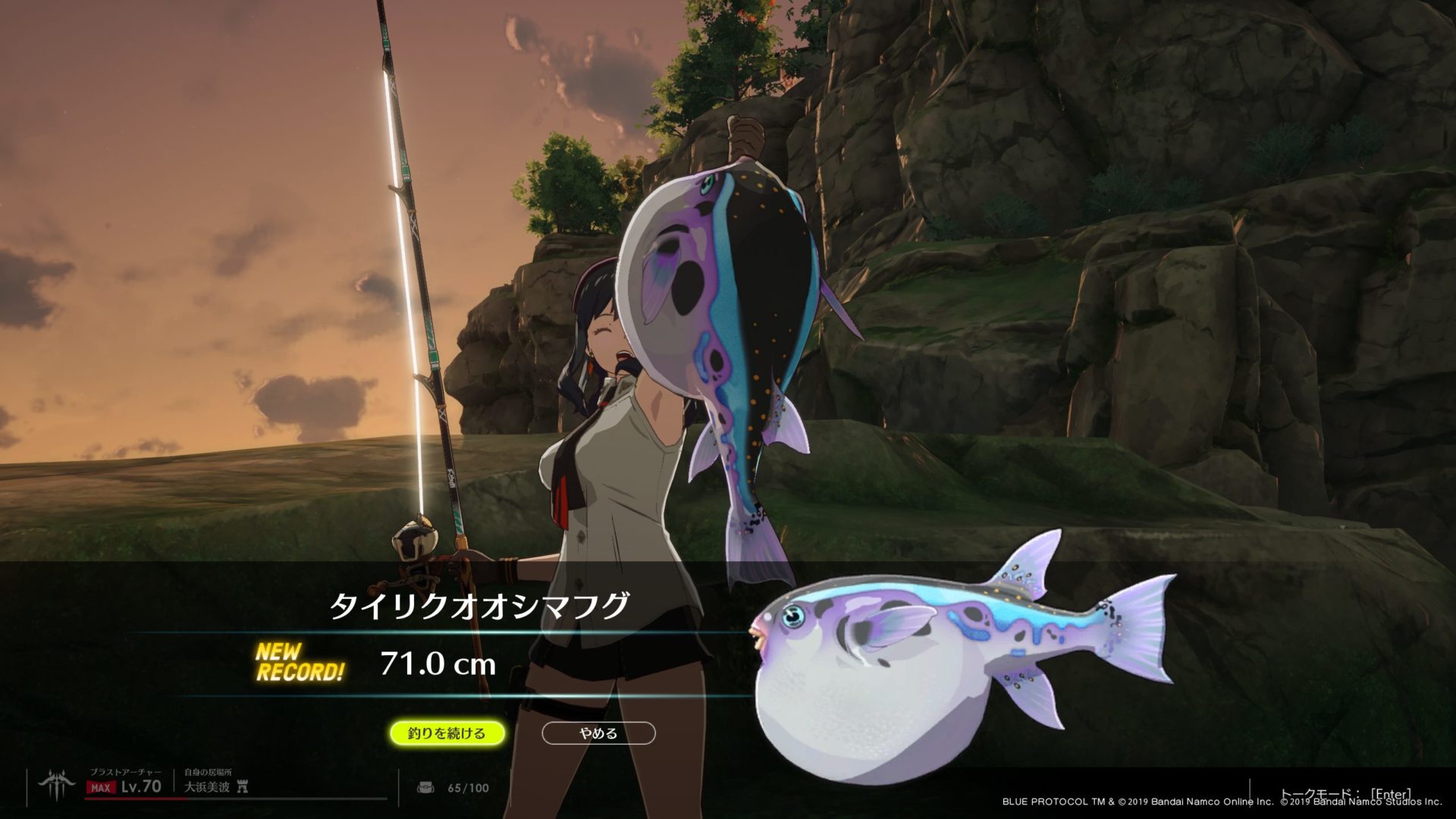The height and width of the screenshot is (819, 1456).
Task: Select やめる to stop fishing
Action: tap(598, 733)
